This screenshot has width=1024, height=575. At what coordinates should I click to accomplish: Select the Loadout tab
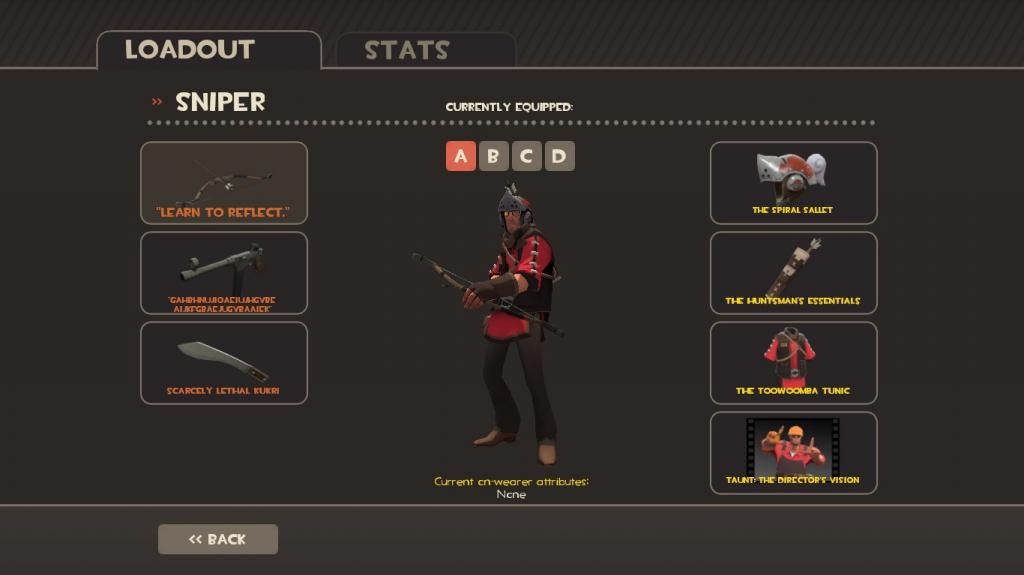[x=209, y=50]
